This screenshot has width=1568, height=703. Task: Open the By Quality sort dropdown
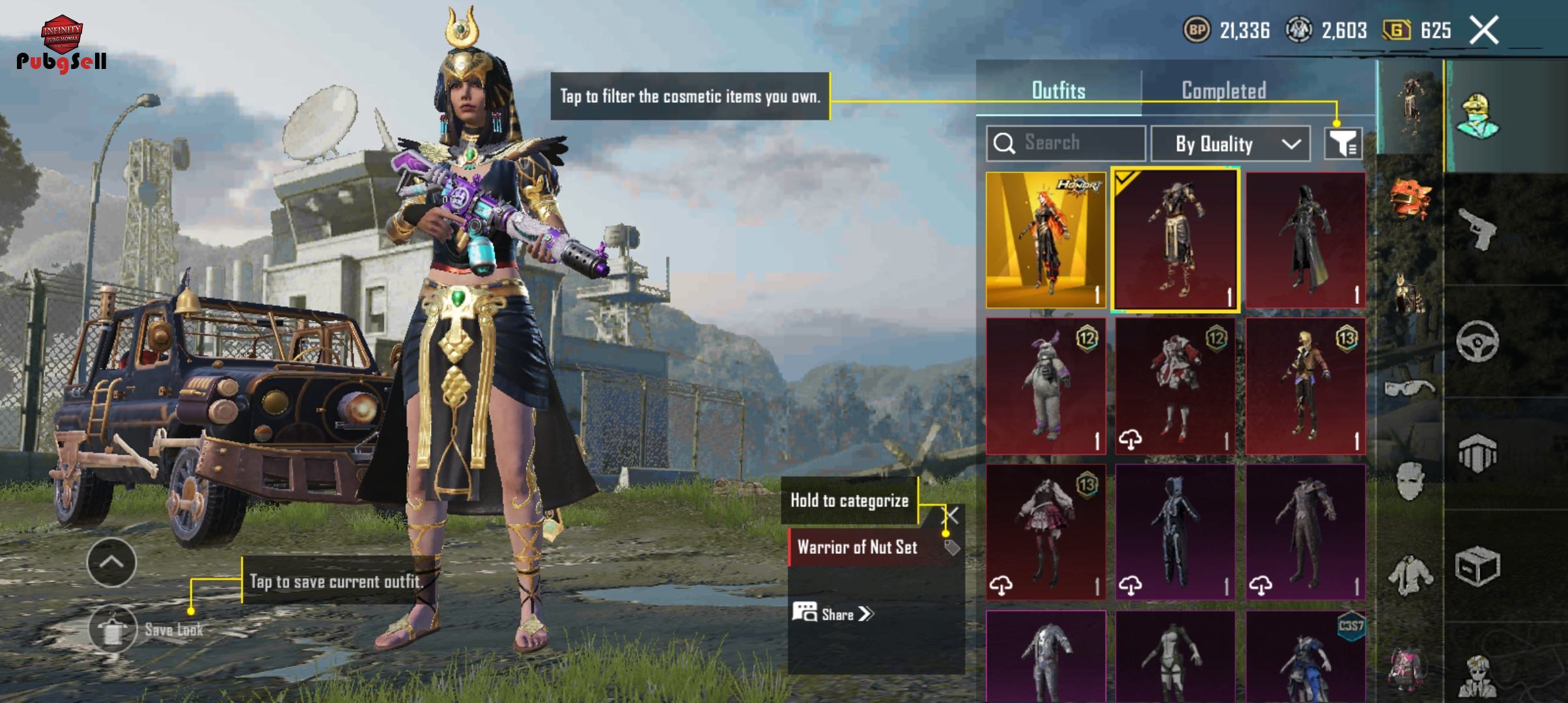pos(1230,144)
